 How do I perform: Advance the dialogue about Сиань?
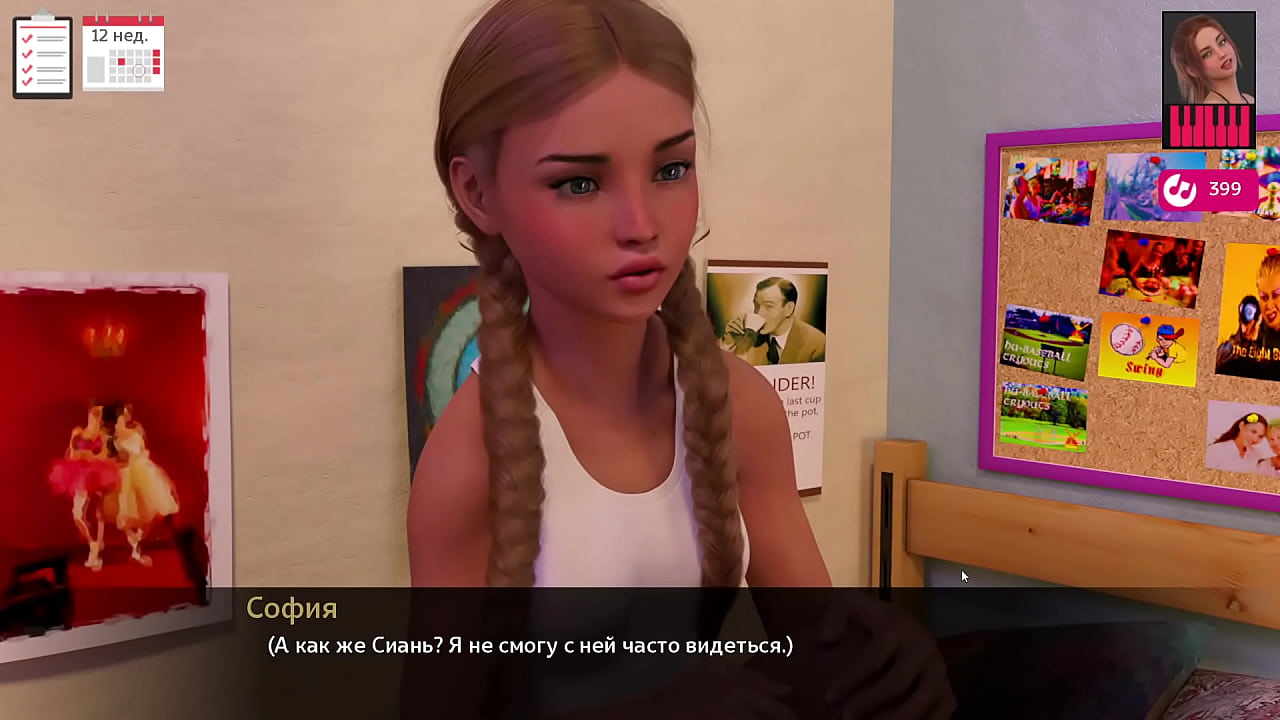pos(530,646)
